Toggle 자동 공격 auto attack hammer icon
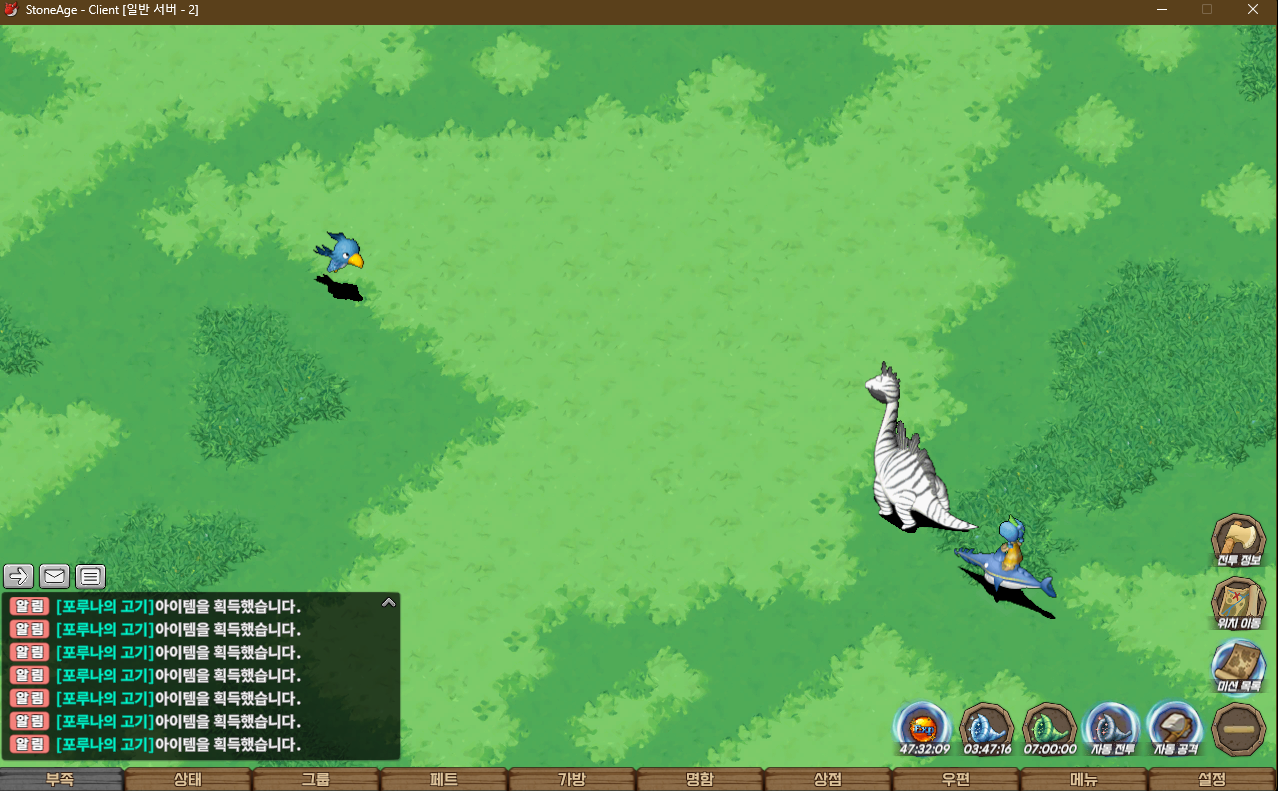This screenshot has height=791, width=1278. click(1174, 728)
